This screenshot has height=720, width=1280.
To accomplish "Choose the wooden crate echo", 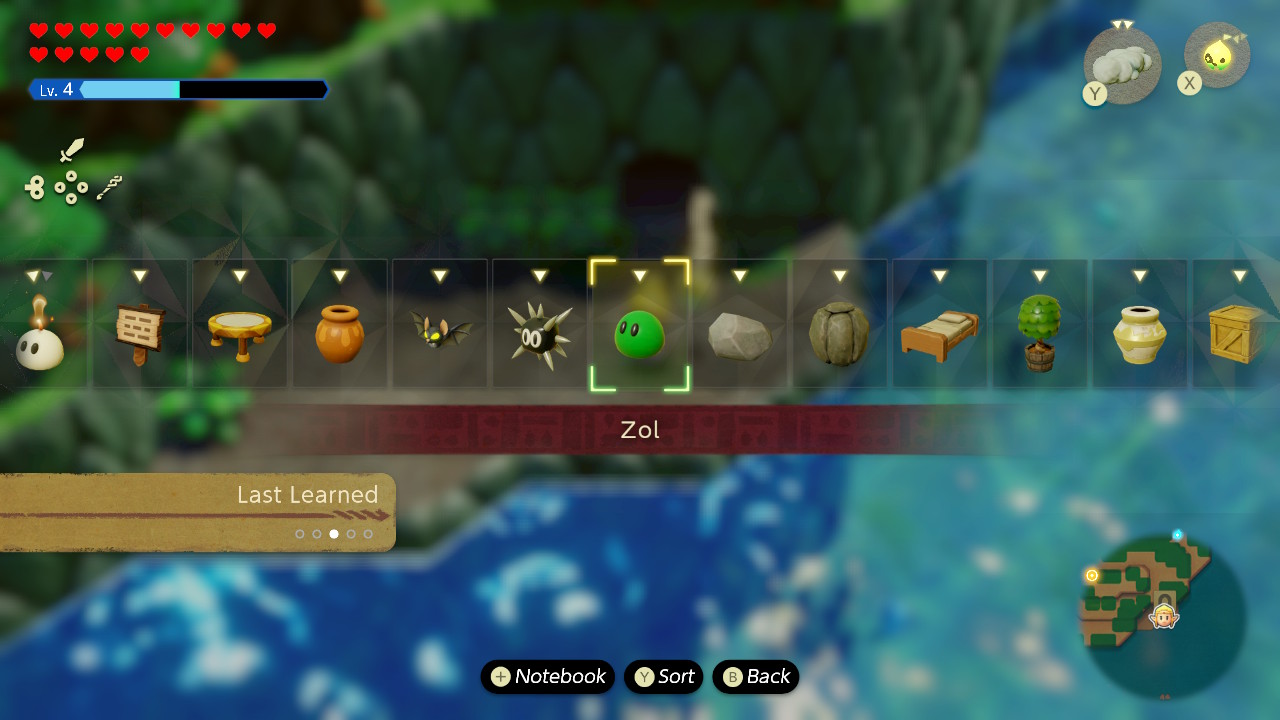I will [1238, 335].
